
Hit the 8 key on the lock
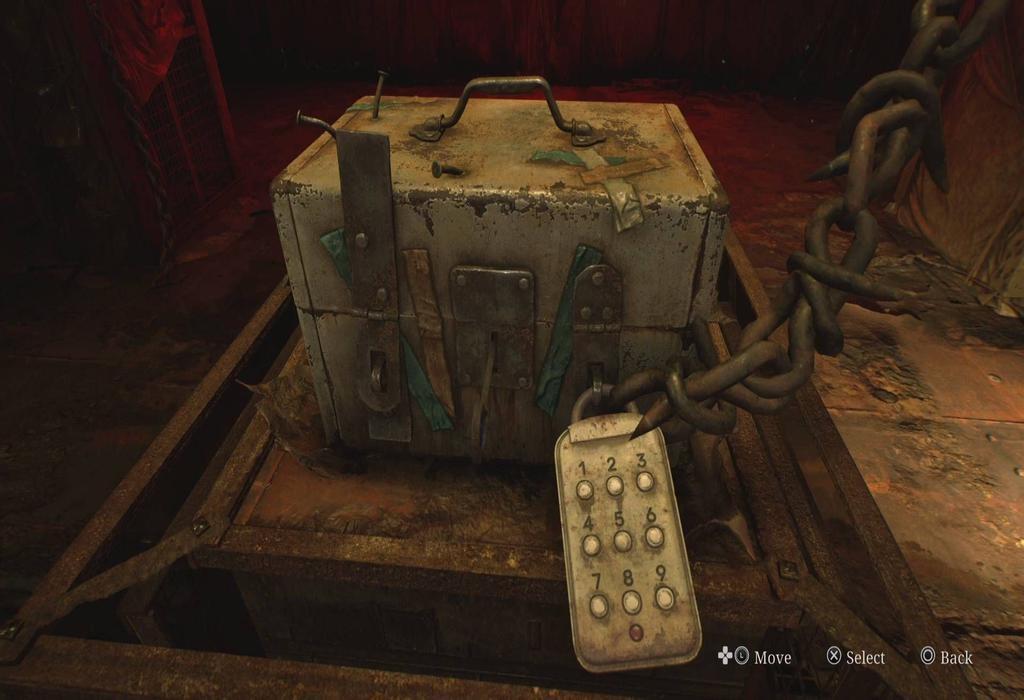[x=631, y=602]
